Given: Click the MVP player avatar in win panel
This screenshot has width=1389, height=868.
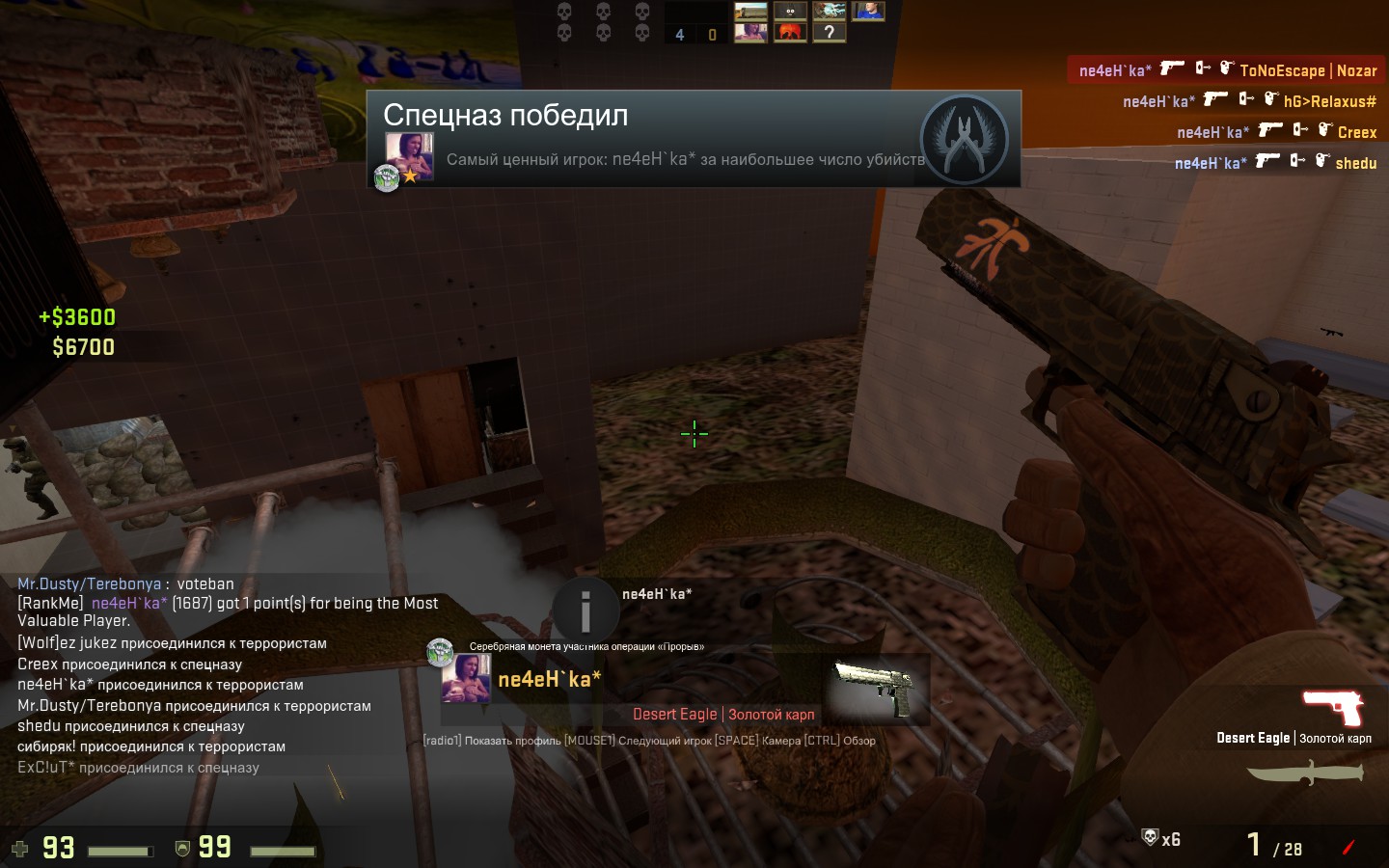Looking at the screenshot, I should point(408,154).
